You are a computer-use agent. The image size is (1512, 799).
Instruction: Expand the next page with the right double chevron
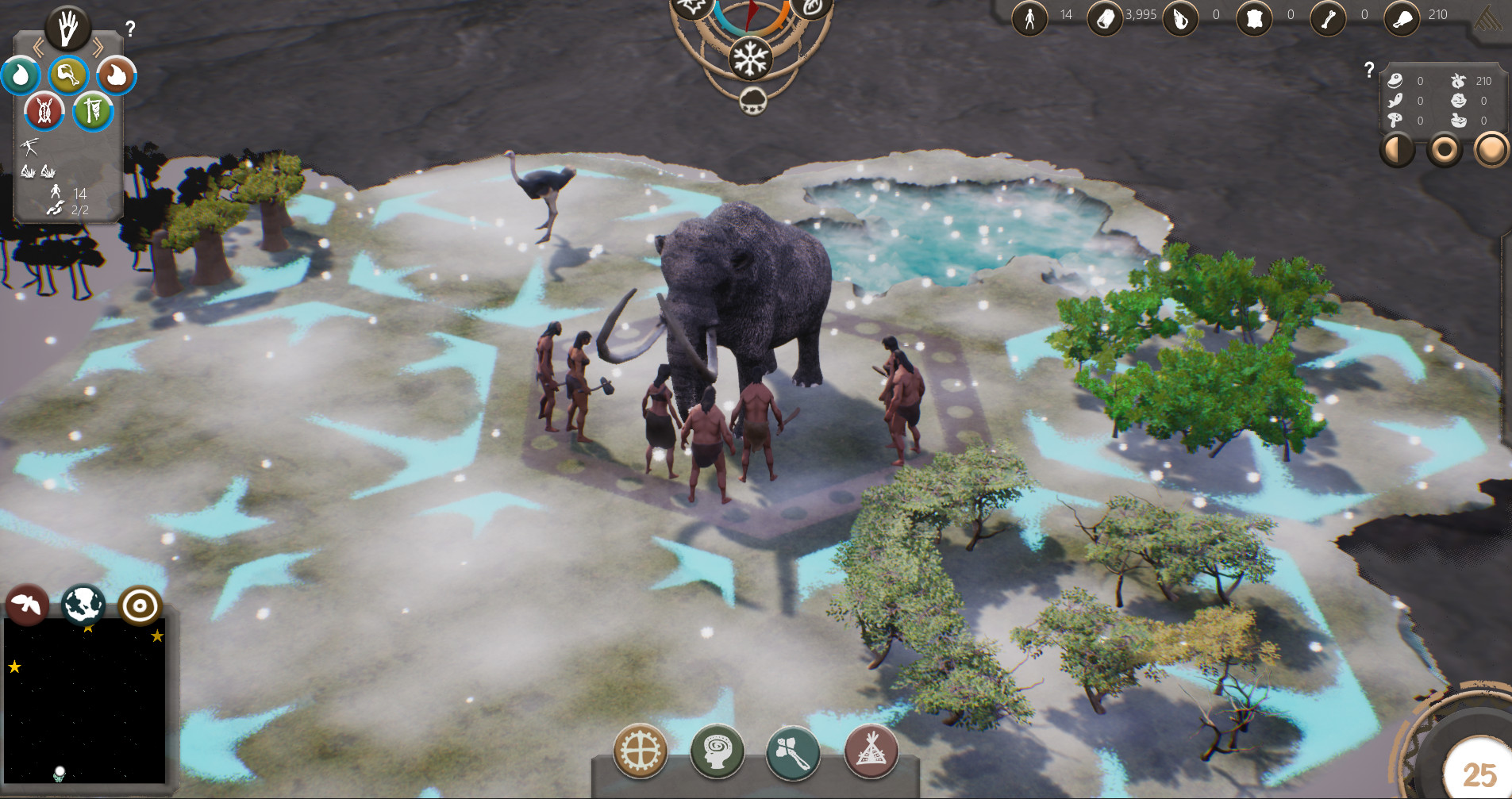point(98,46)
